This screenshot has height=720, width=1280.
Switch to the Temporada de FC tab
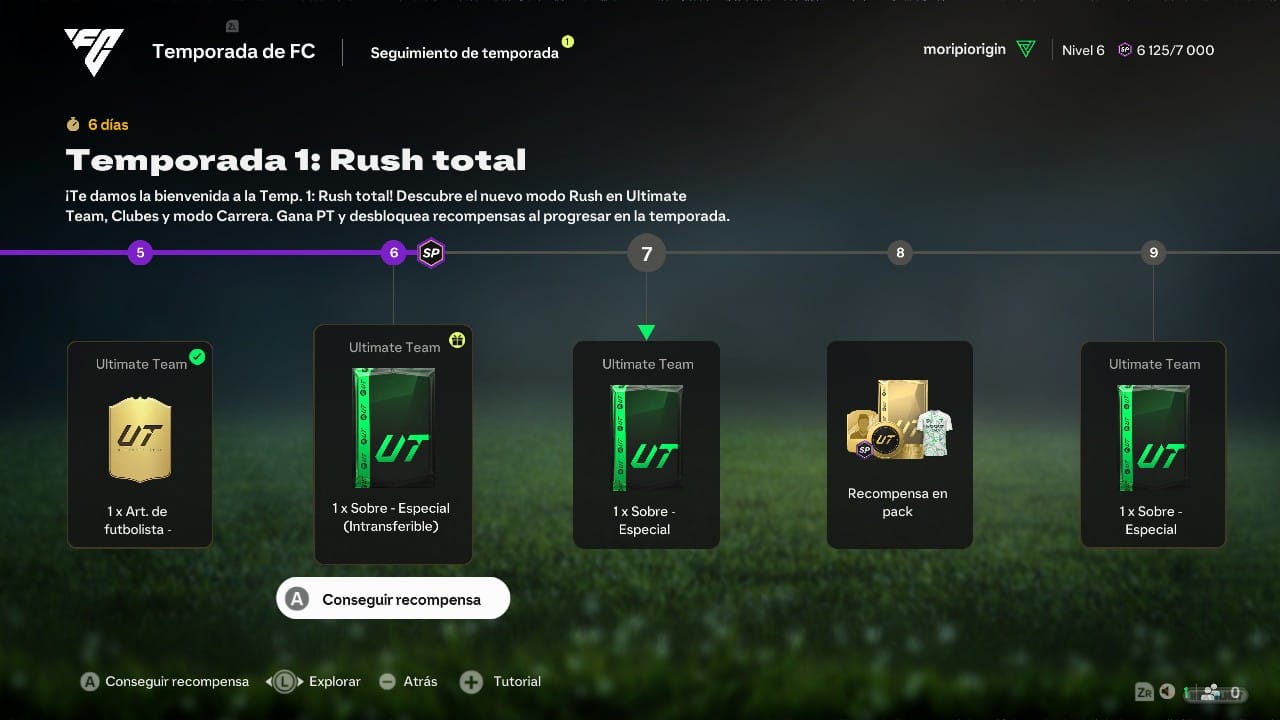coord(233,51)
